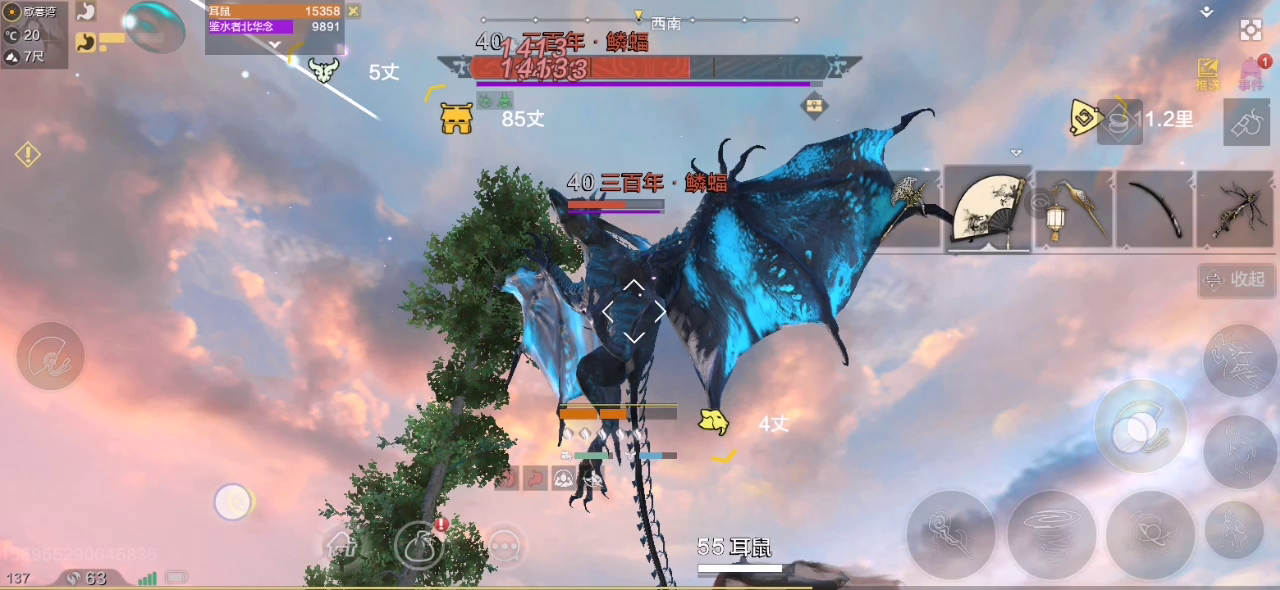Select the branch crossbow weapon slot
The image size is (1280, 590).
click(1236, 209)
